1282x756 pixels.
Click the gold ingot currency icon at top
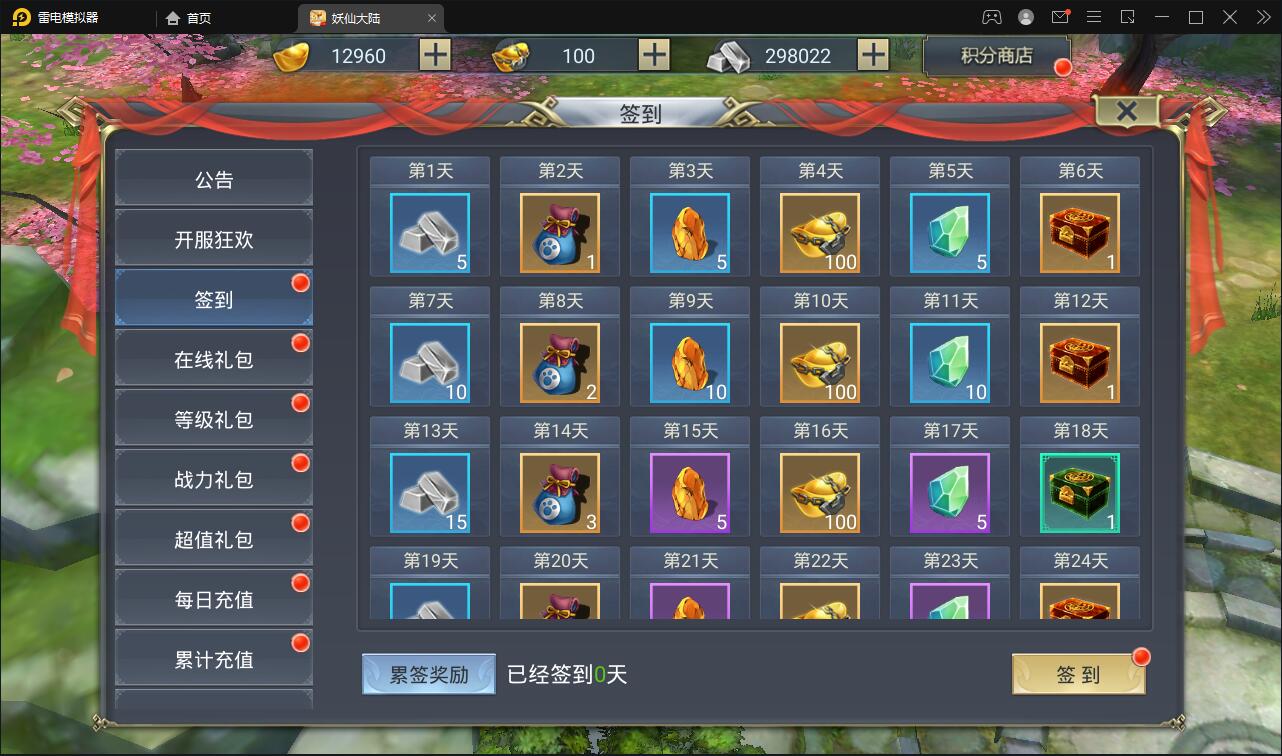tap(291, 55)
